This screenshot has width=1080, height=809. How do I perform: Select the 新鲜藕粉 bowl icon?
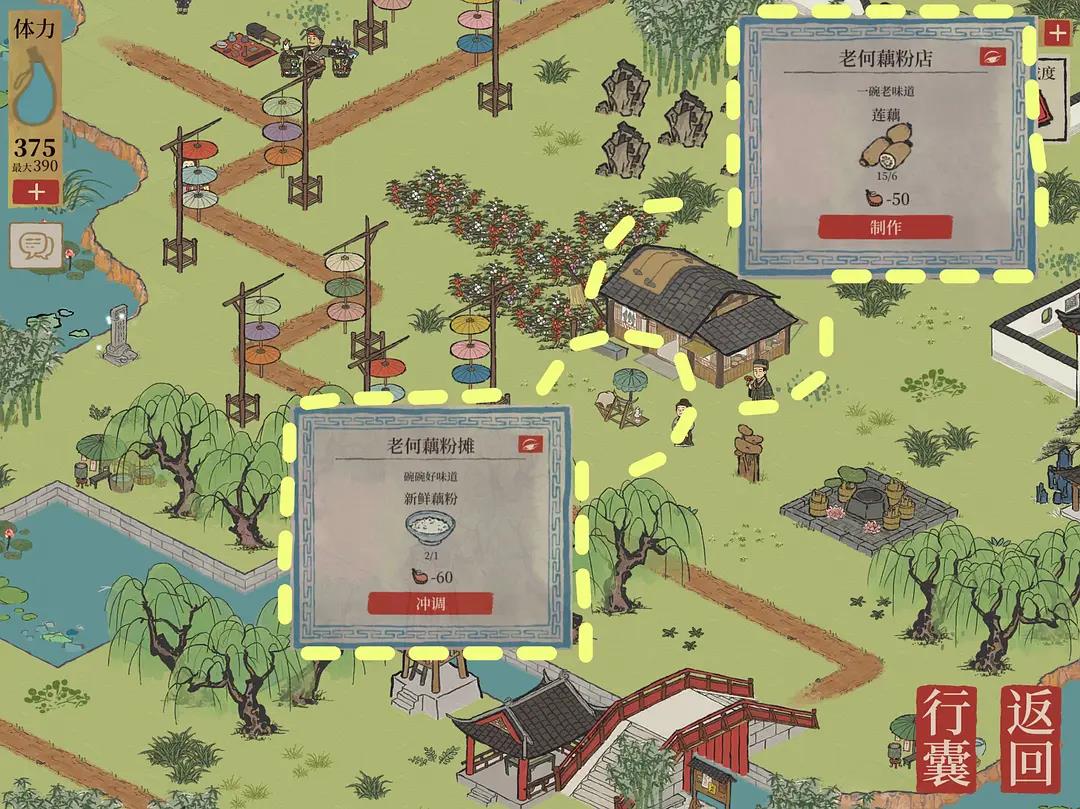pos(430,526)
